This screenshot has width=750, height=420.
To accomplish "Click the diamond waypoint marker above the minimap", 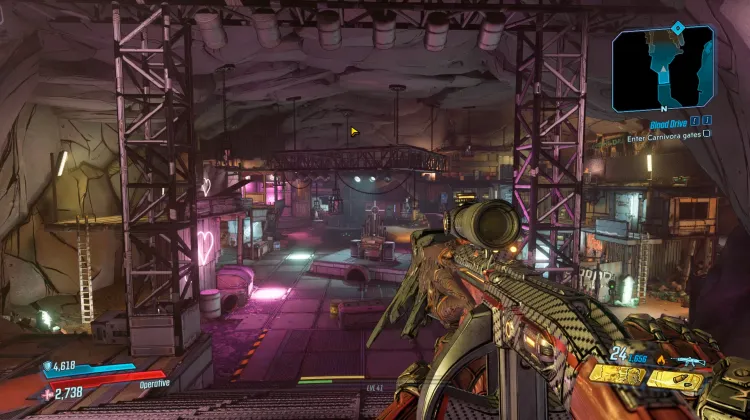I will click(677, 27).
